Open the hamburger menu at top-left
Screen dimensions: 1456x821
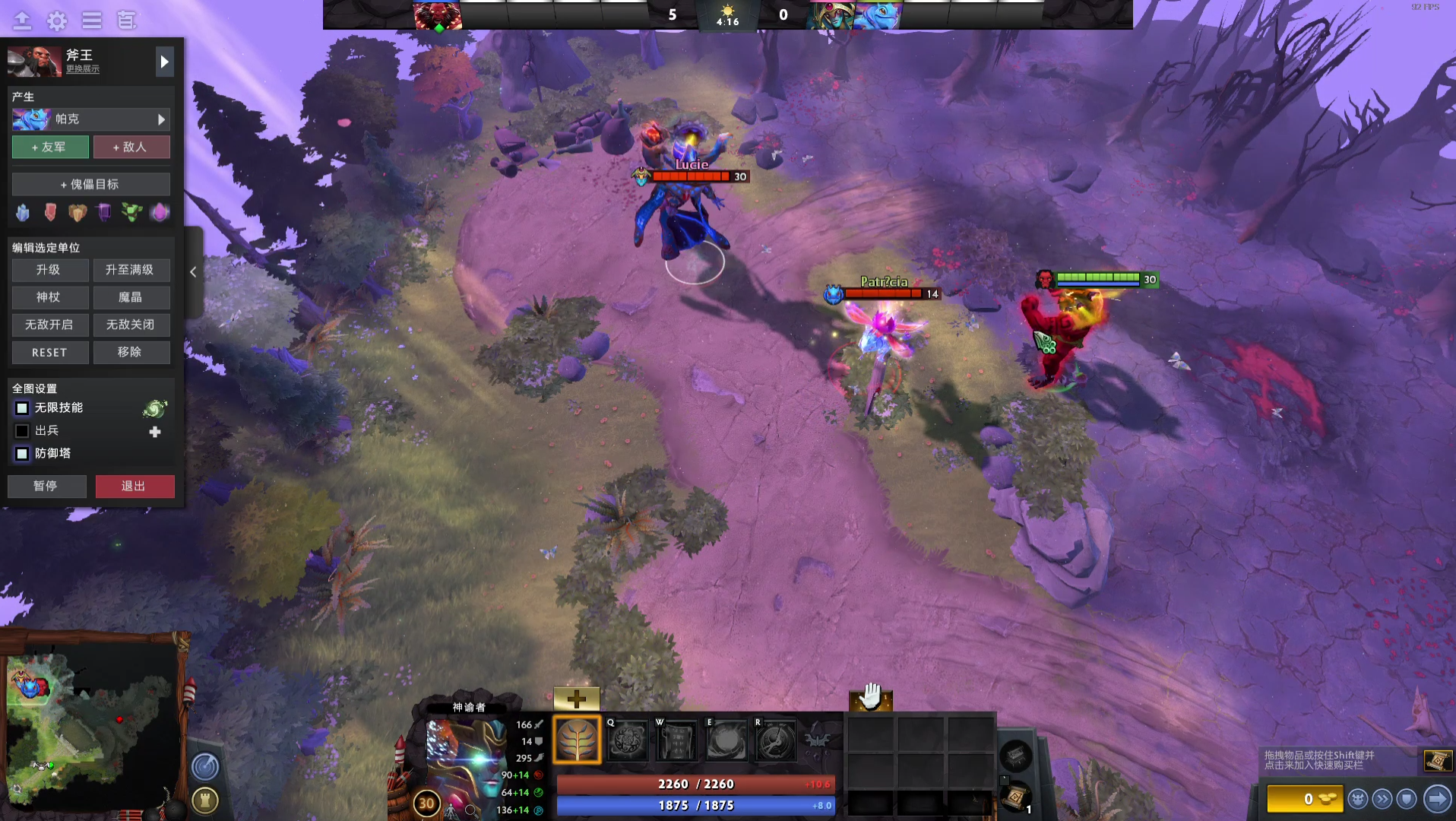click(x=92, y=21)
